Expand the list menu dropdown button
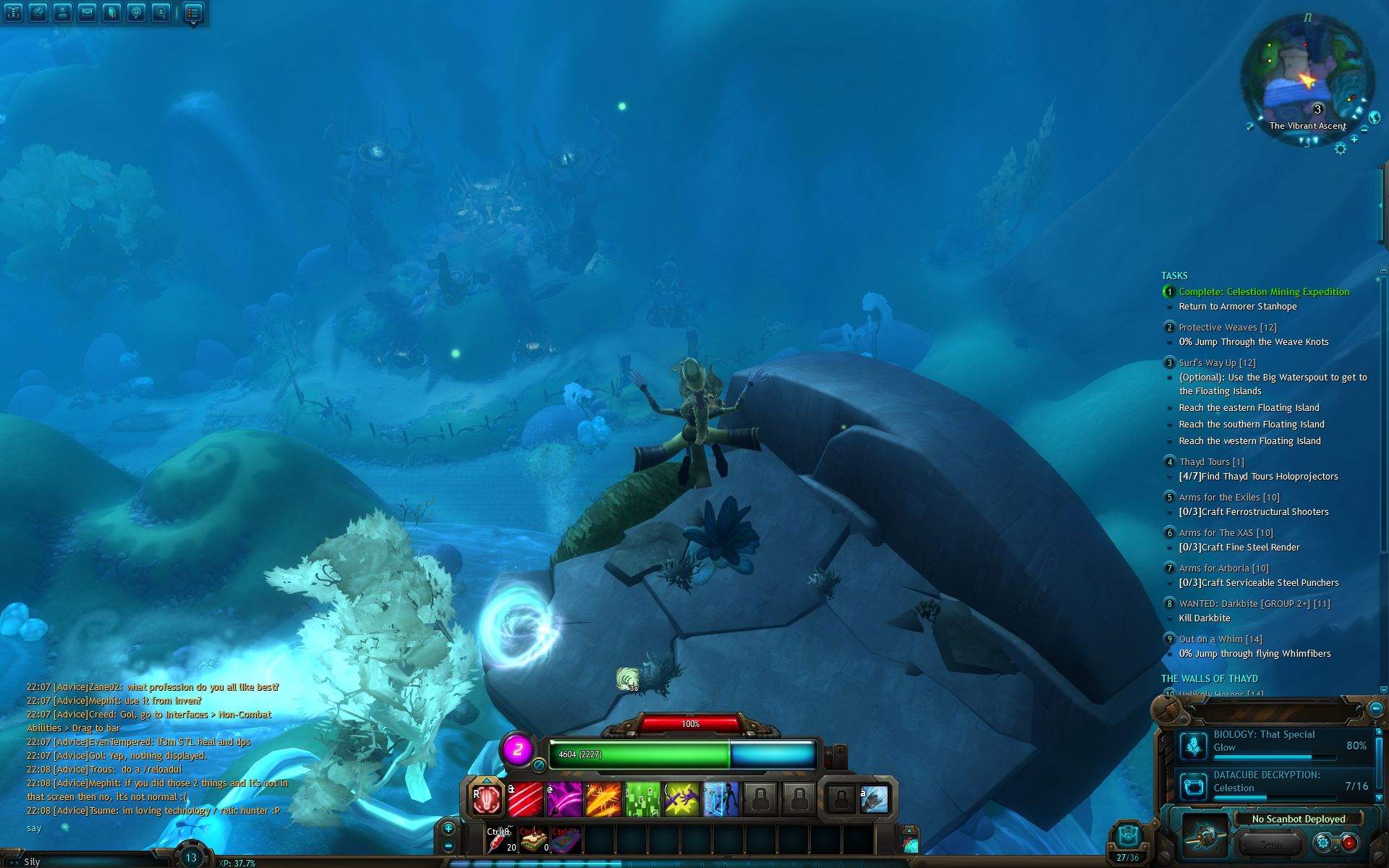Screen dimensions: 1389x868 (x=192, y=13)
